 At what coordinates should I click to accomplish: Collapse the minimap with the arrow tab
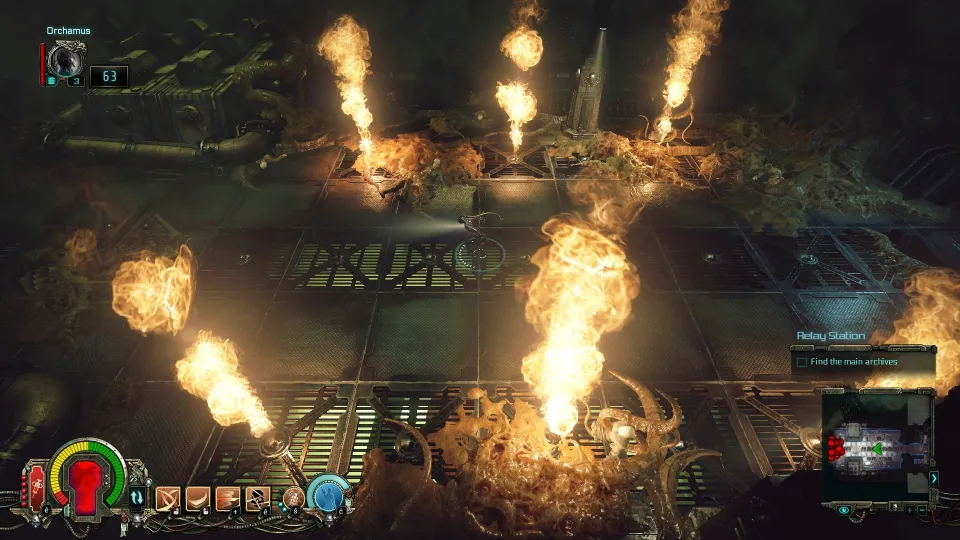(x=934, y=478)
